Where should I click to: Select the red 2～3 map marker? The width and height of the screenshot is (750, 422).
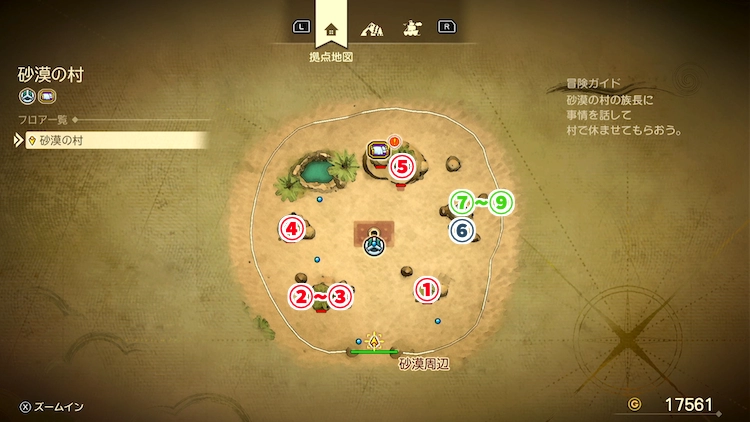321,296
